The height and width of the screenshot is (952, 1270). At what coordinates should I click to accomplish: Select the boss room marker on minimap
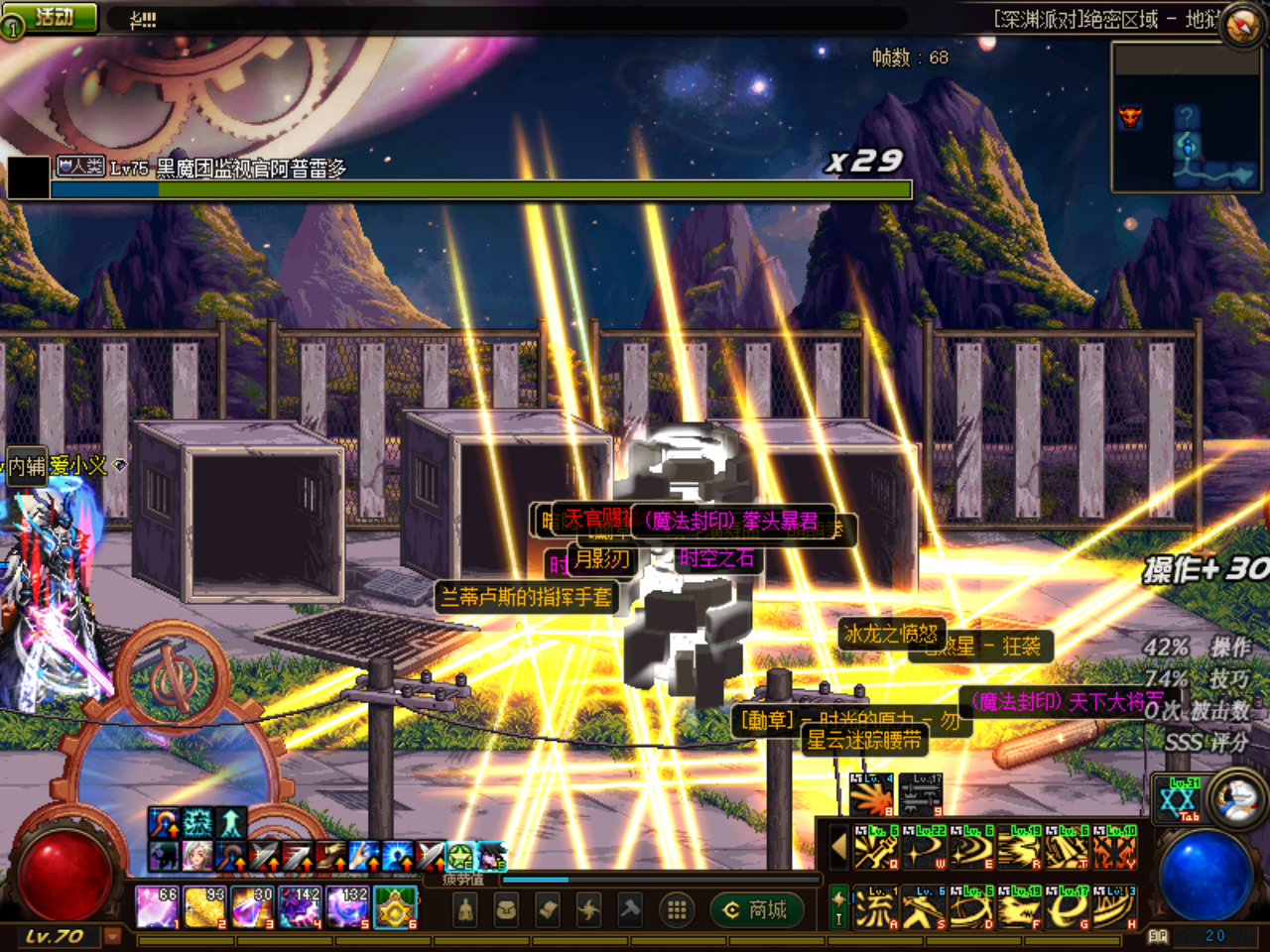click(1130, 118)
